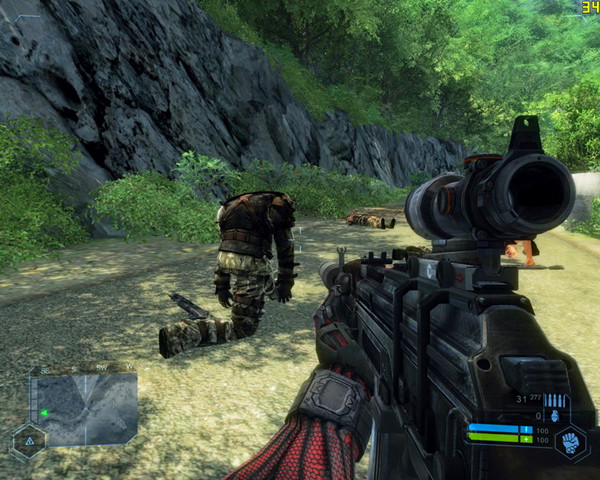Activate the fist suit mode icon
Image resolution: width=600 pixels, height=480 pixels.
pos(571,440)
